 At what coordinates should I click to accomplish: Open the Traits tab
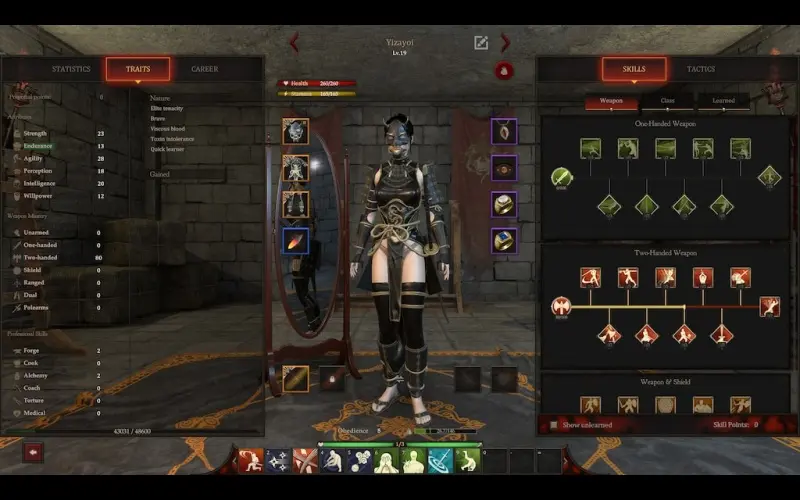pyautogui.click(x=138, y=69)
